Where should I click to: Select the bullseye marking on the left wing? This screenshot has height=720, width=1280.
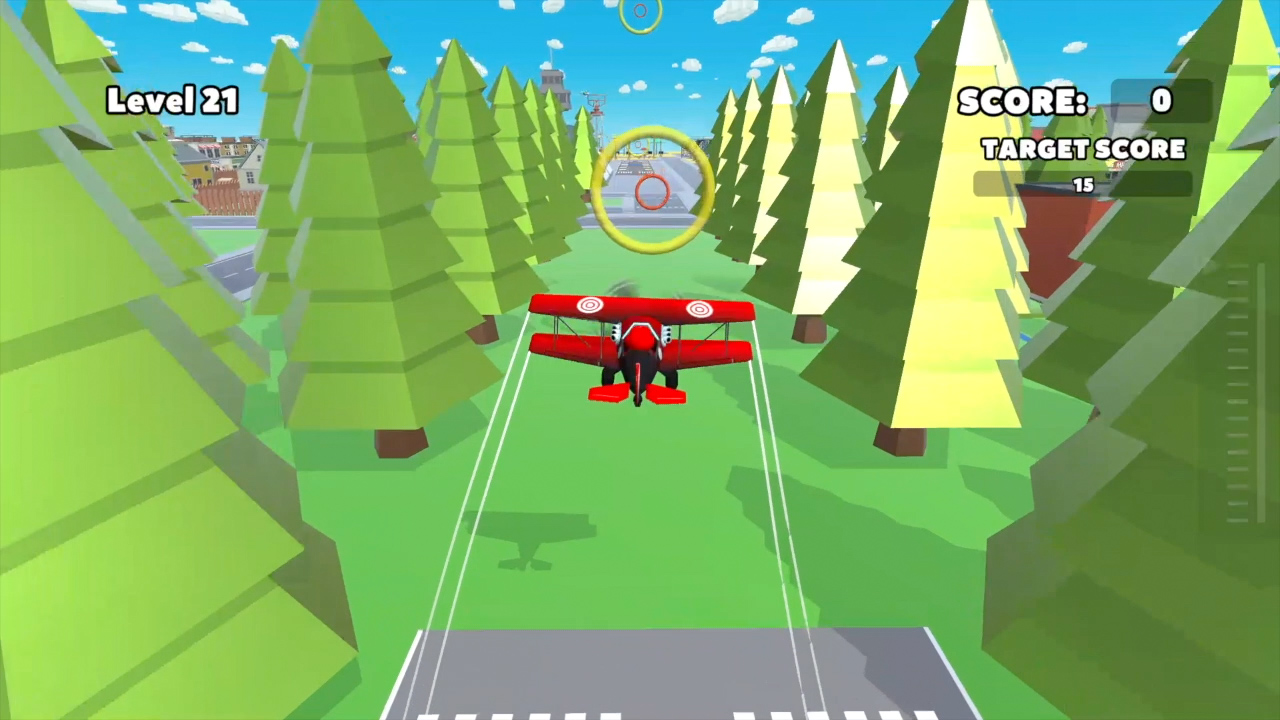pos(590,305)
